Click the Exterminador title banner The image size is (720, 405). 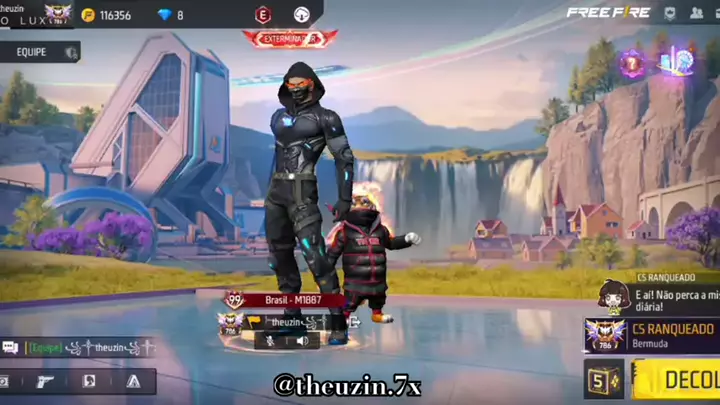coord(289,38)
